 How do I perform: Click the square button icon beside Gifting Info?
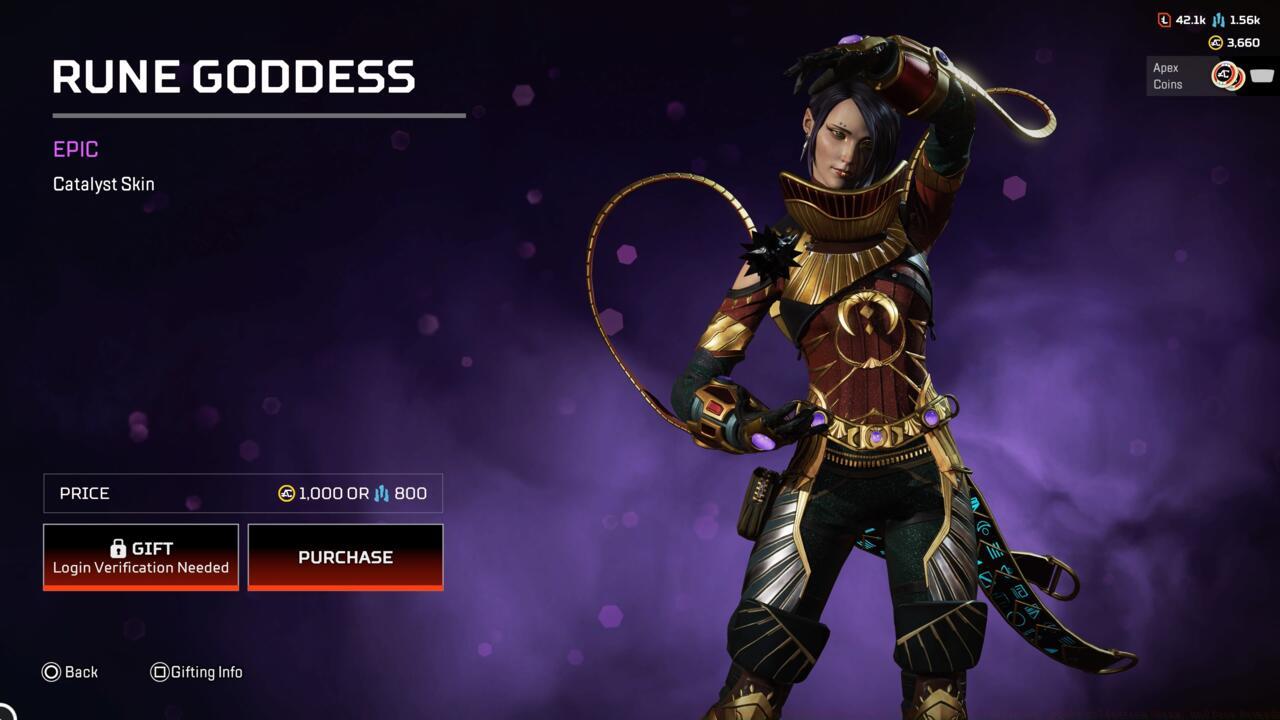(158, 672)
